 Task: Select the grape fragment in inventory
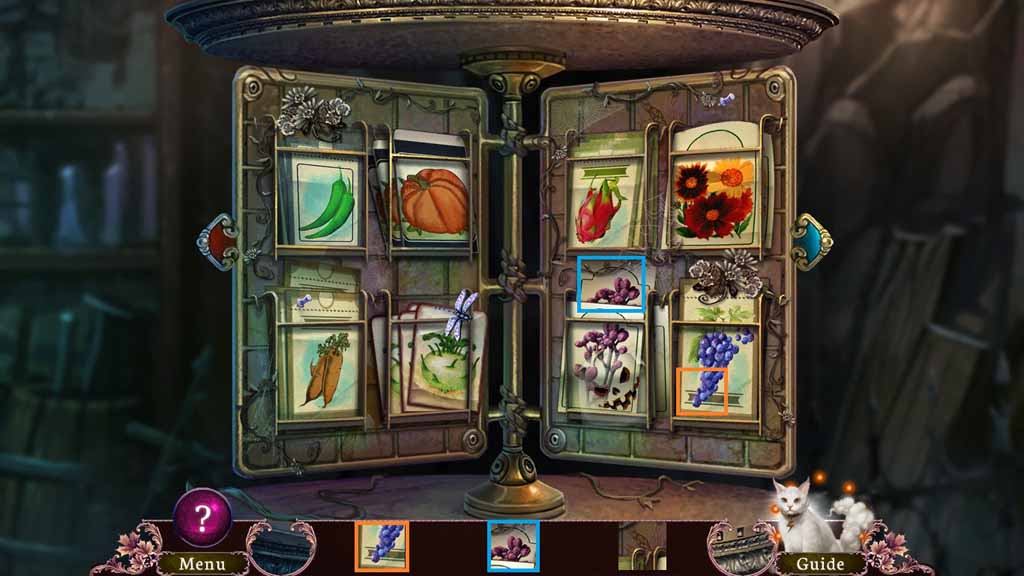click(382, 546)
